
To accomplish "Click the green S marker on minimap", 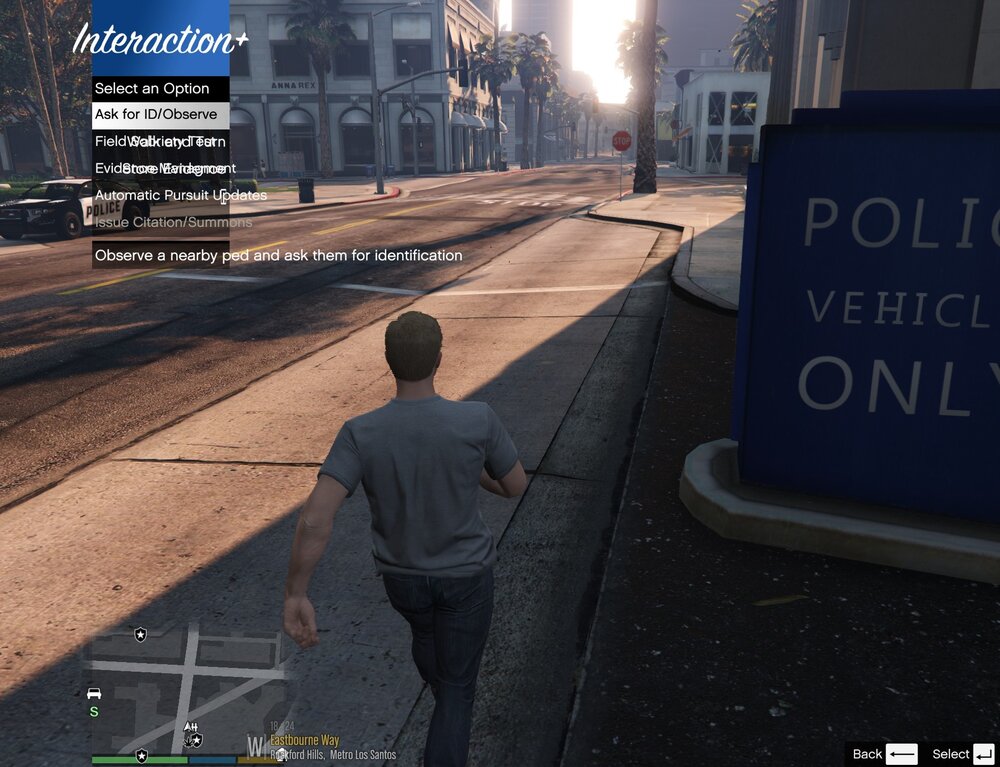I will pyautogui.click(x=94, y=712).
